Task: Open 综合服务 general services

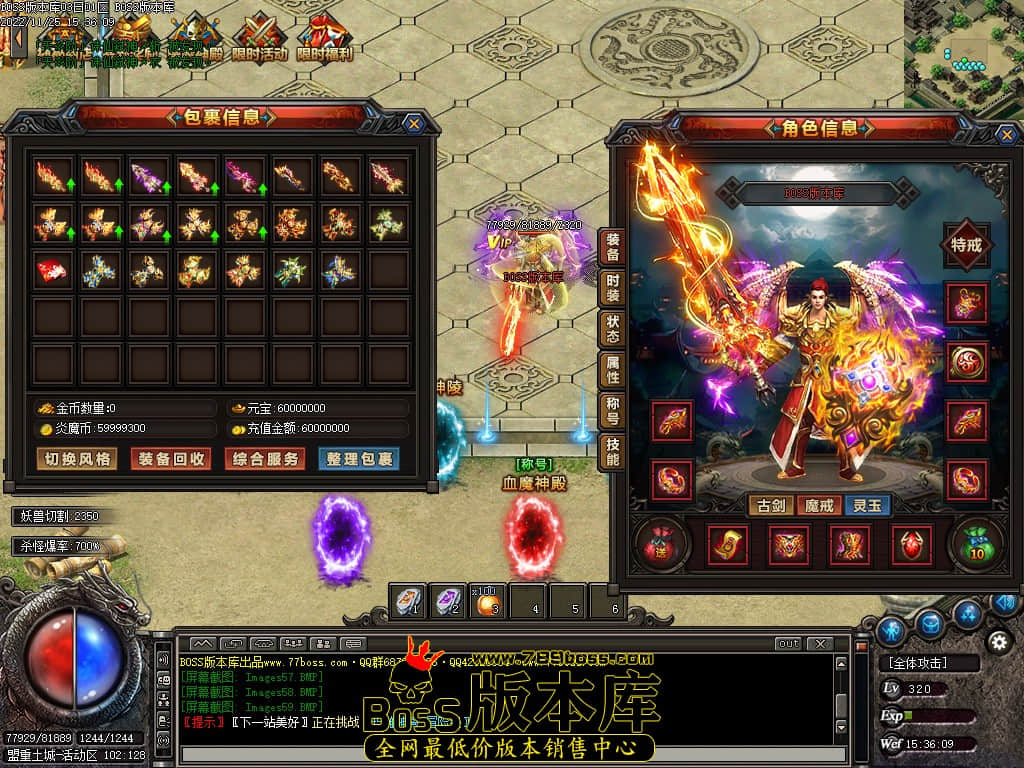Action: click(x=264, y=459)
